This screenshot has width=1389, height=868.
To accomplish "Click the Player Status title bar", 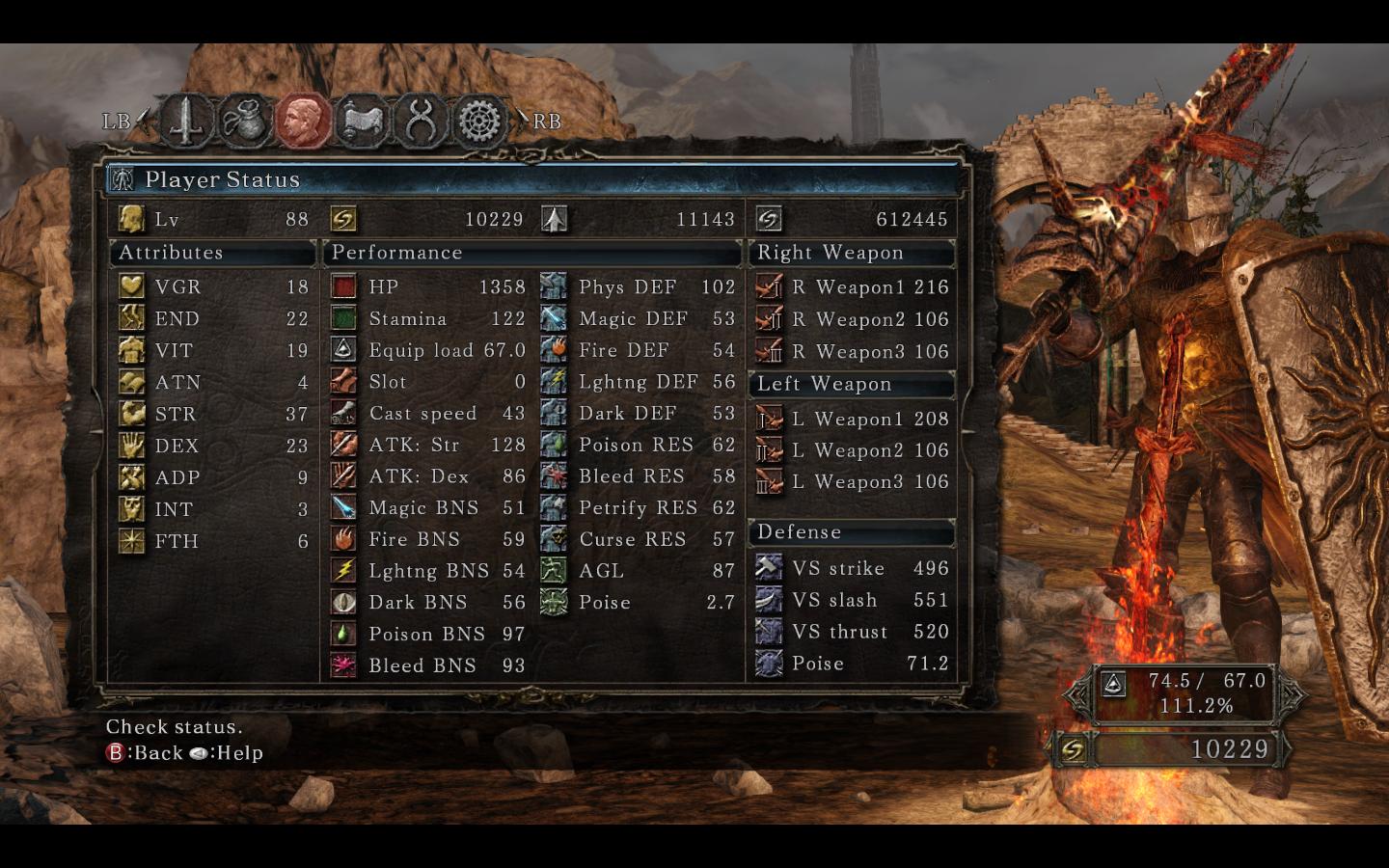I will (x=532, y=179).
